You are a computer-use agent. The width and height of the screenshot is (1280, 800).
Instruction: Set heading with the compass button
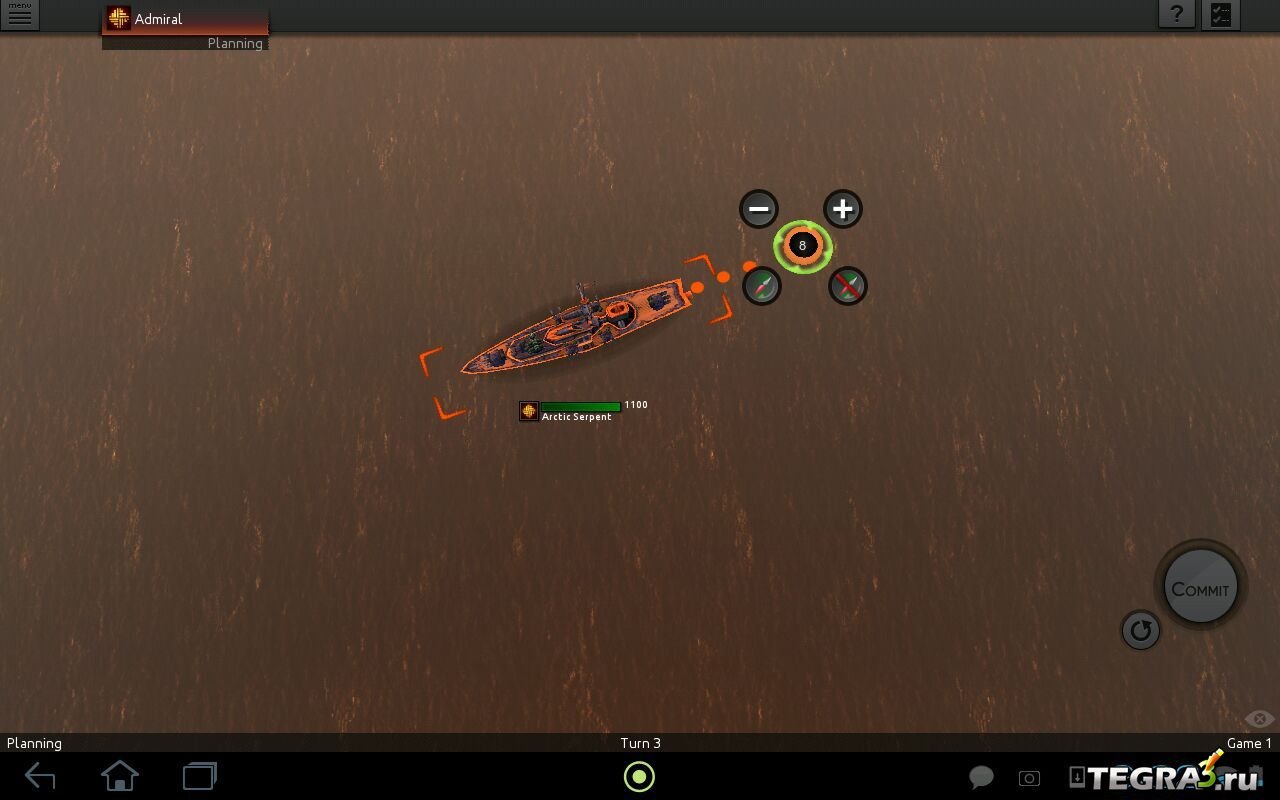[762, 286]
